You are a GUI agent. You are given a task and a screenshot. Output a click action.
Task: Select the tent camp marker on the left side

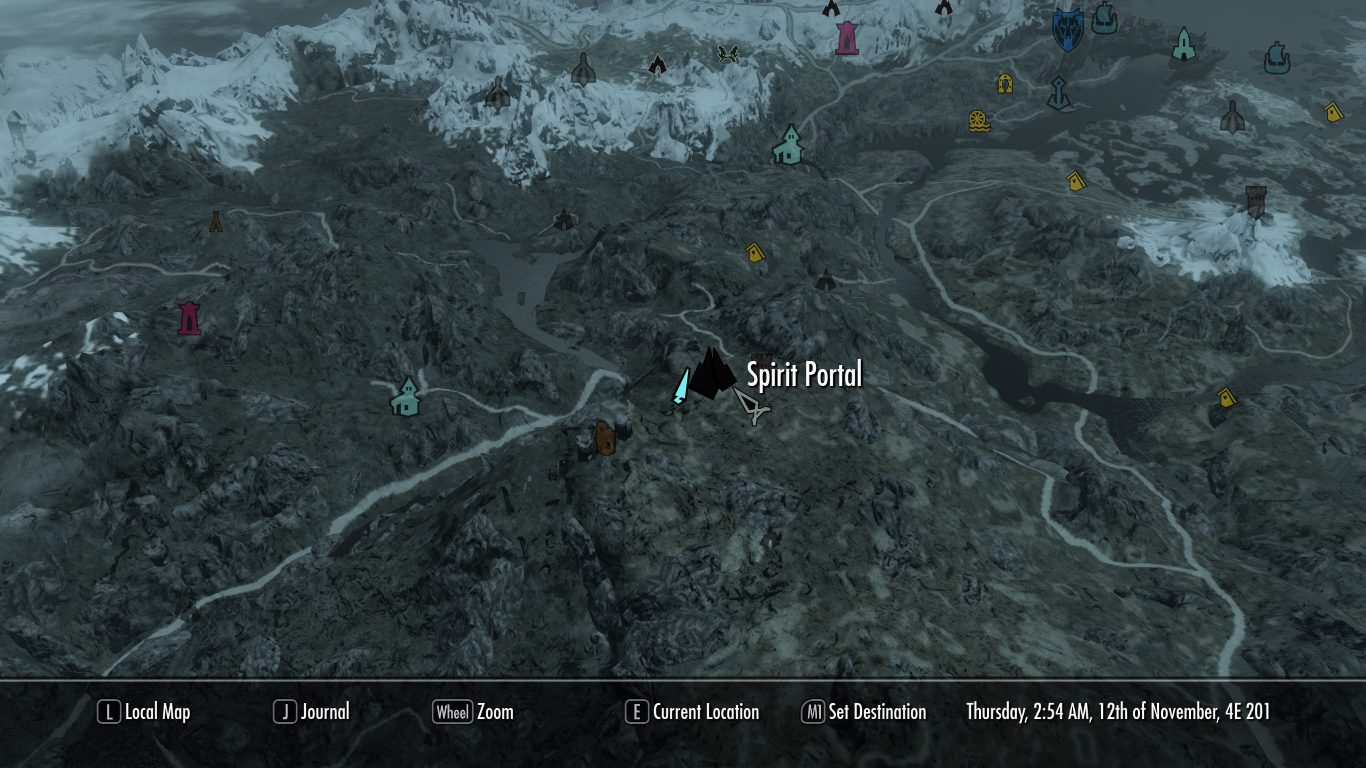(x=215, y=222)
